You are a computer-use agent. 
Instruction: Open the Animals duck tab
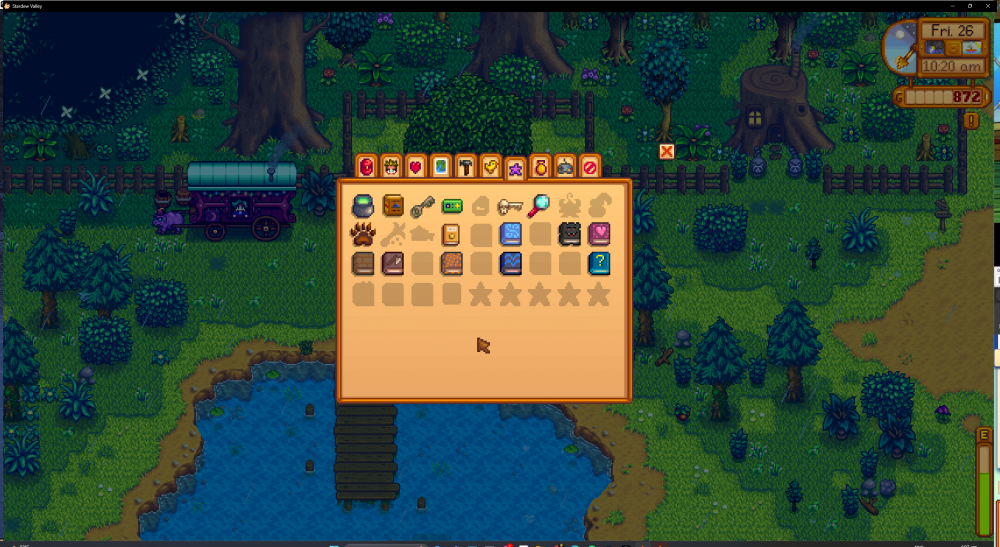(x=490, y=166)
